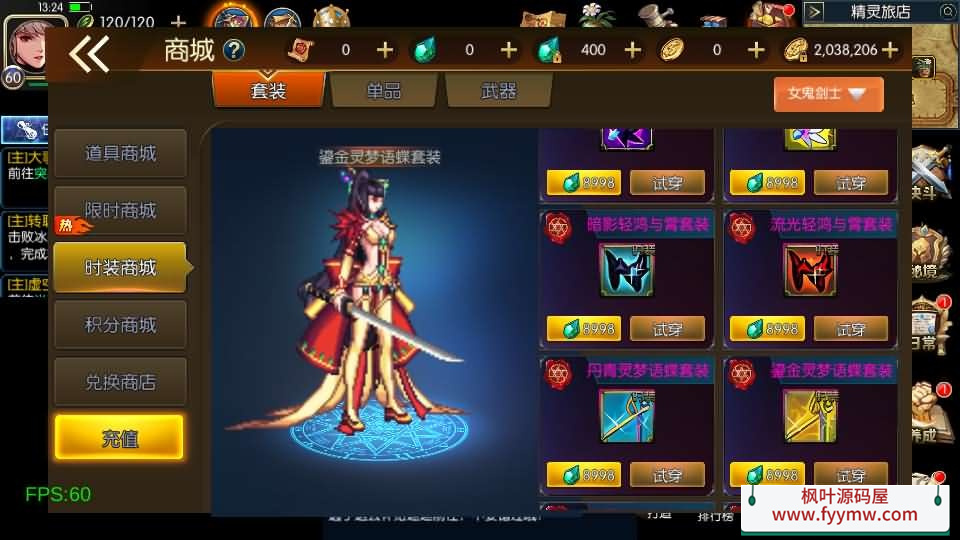960x540 pixels.
Task: Add more of the 400 gem currency
Action: (x=632, y=50)
